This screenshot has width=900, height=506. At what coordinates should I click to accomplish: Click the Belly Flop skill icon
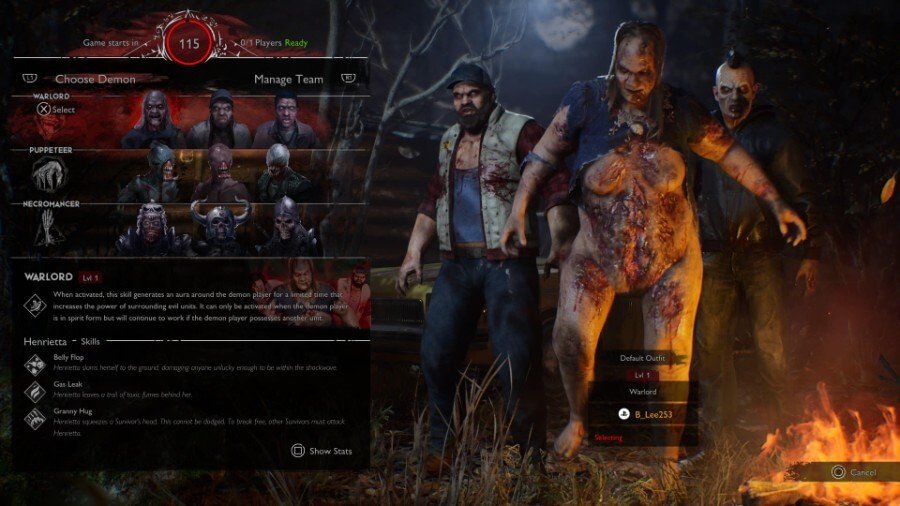click(32, 363)
